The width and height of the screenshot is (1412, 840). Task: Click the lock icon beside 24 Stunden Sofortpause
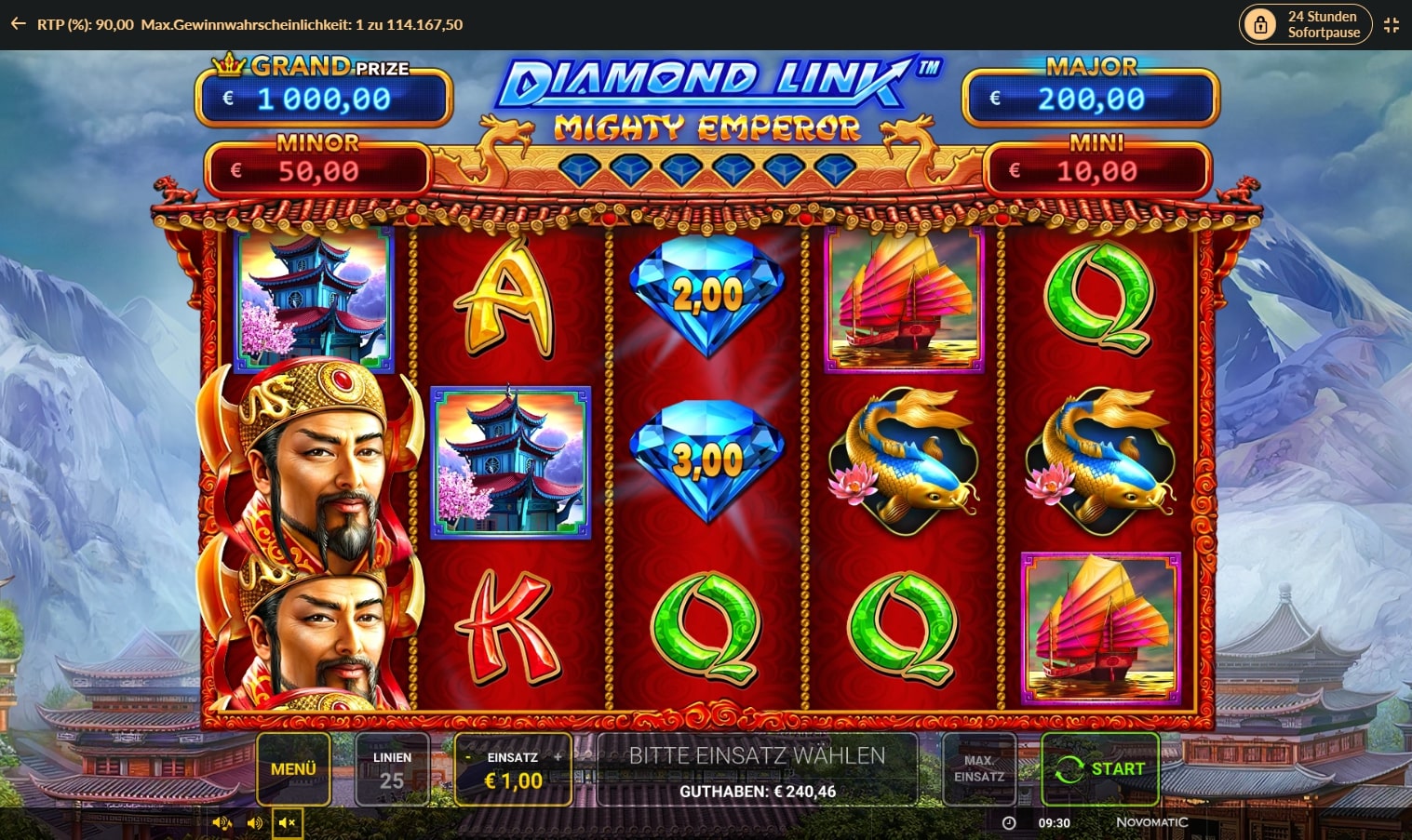pyautogui.click(x=1261, y=24)
